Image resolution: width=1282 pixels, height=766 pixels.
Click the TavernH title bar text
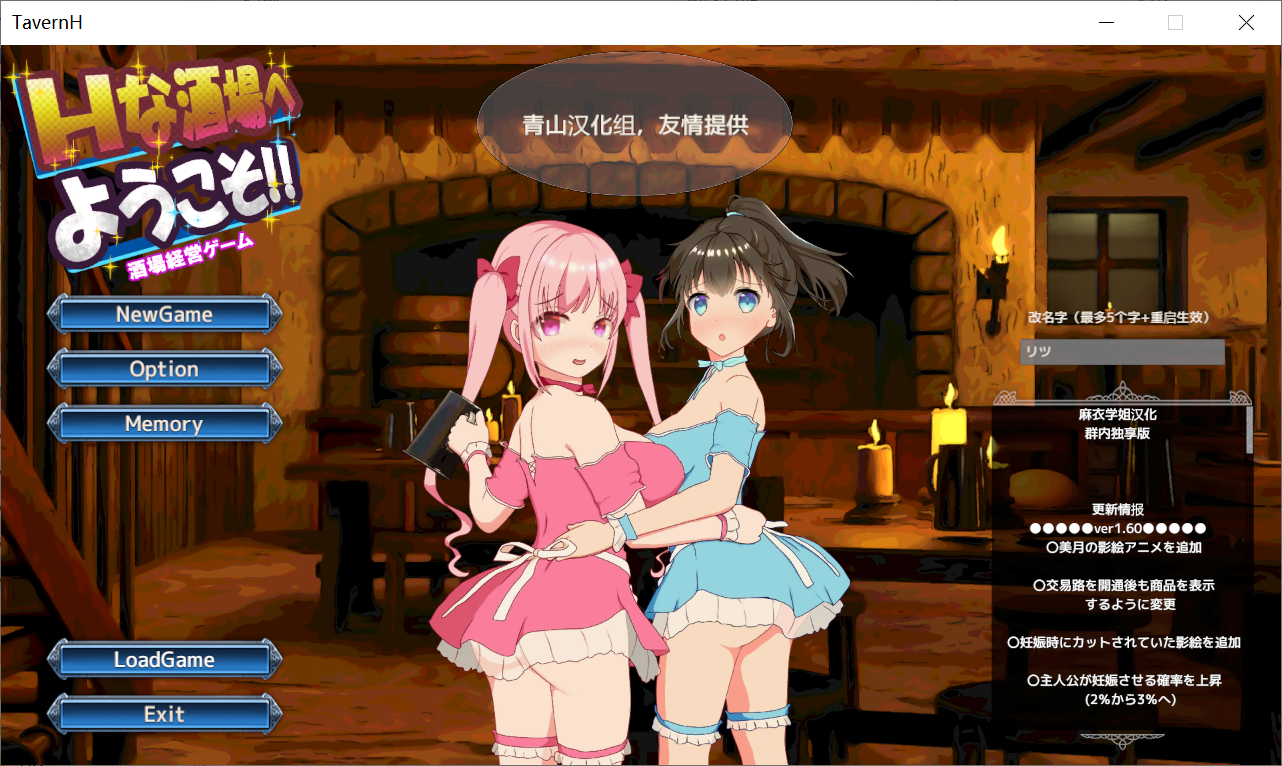tap(46, 22)
